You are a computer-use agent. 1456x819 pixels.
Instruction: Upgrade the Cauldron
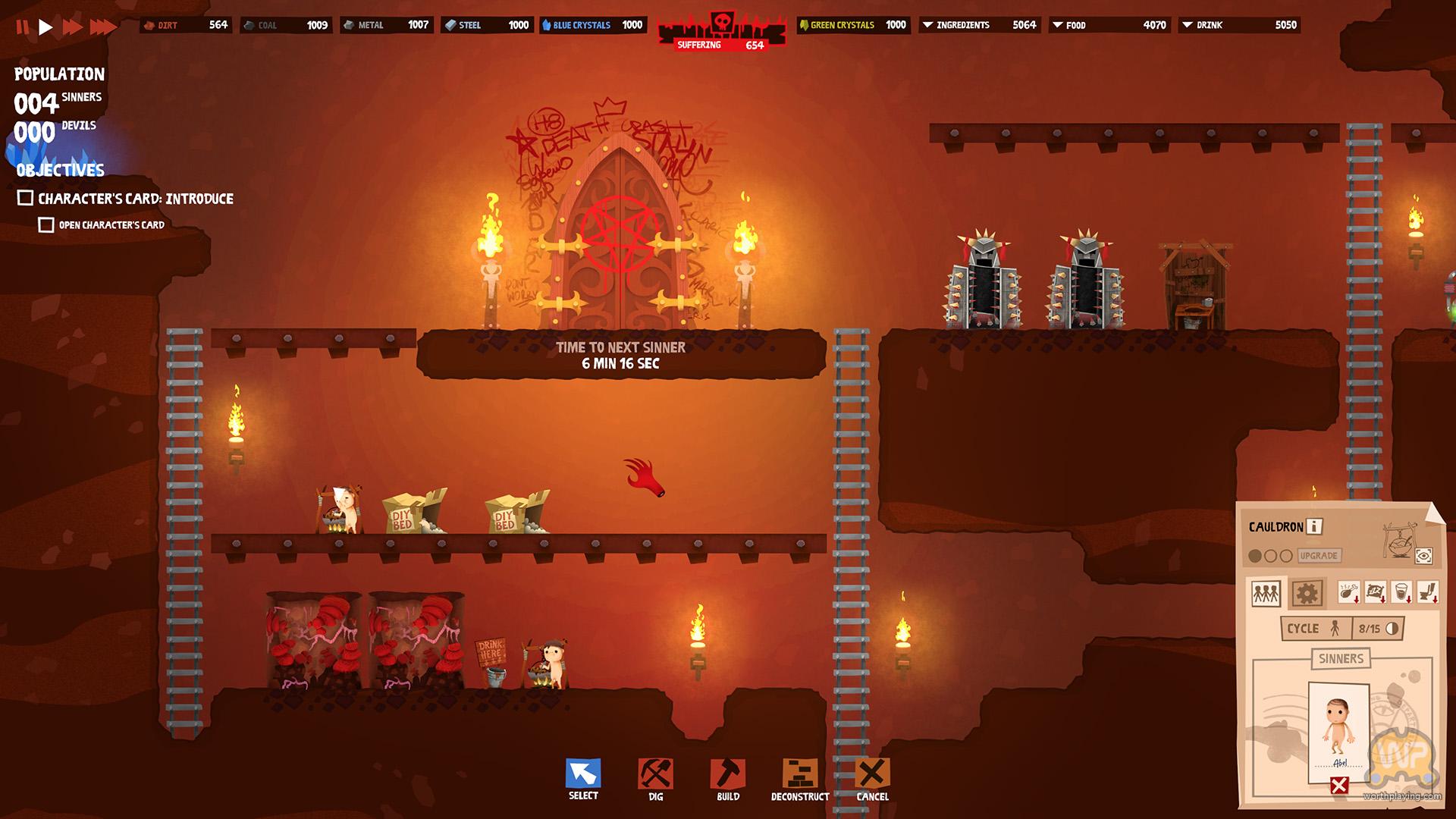tap(1319, 556)
